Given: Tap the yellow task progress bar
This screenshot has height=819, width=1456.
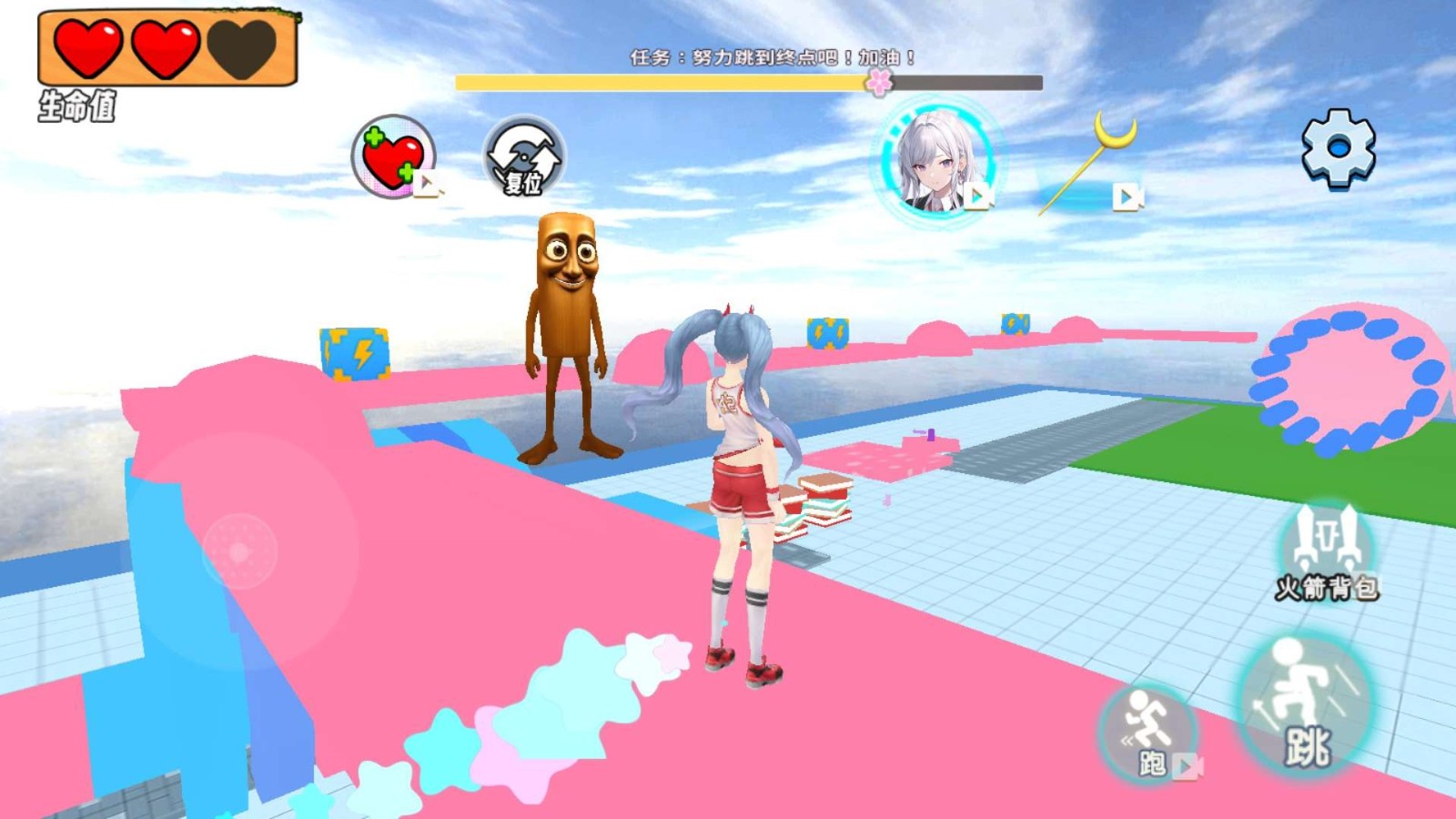Looking at the screenshot, I should pos(655,82).
